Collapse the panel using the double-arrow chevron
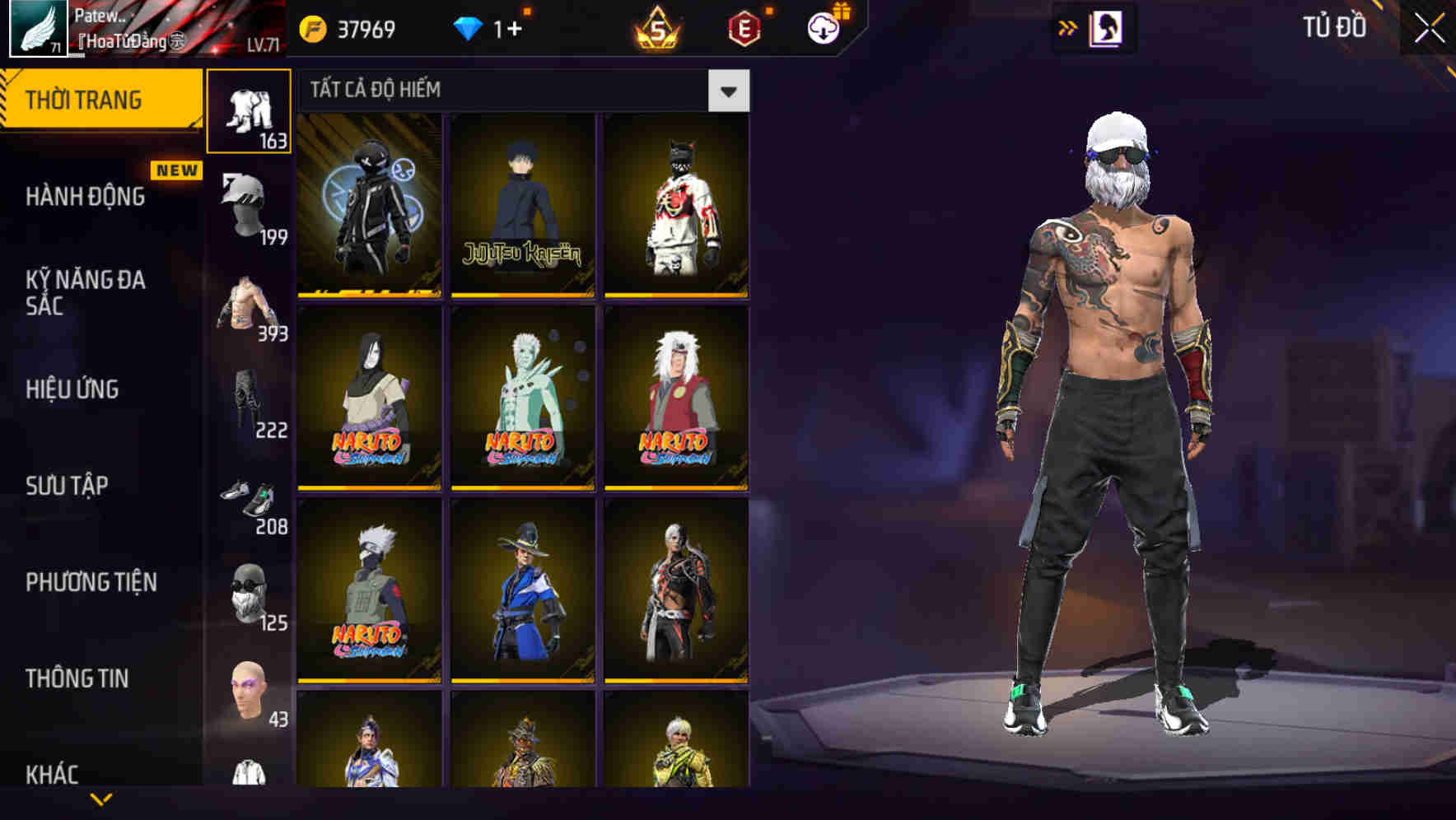 click(1066, 26)
